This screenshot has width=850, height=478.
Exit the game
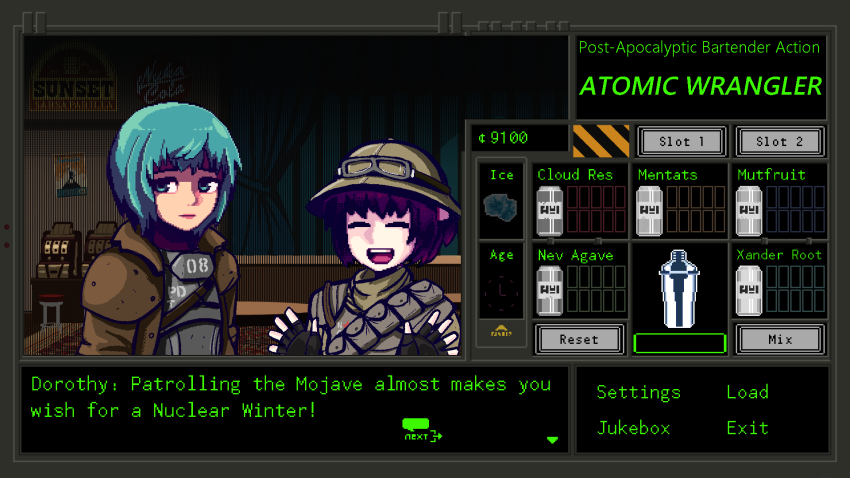(747, 428)
